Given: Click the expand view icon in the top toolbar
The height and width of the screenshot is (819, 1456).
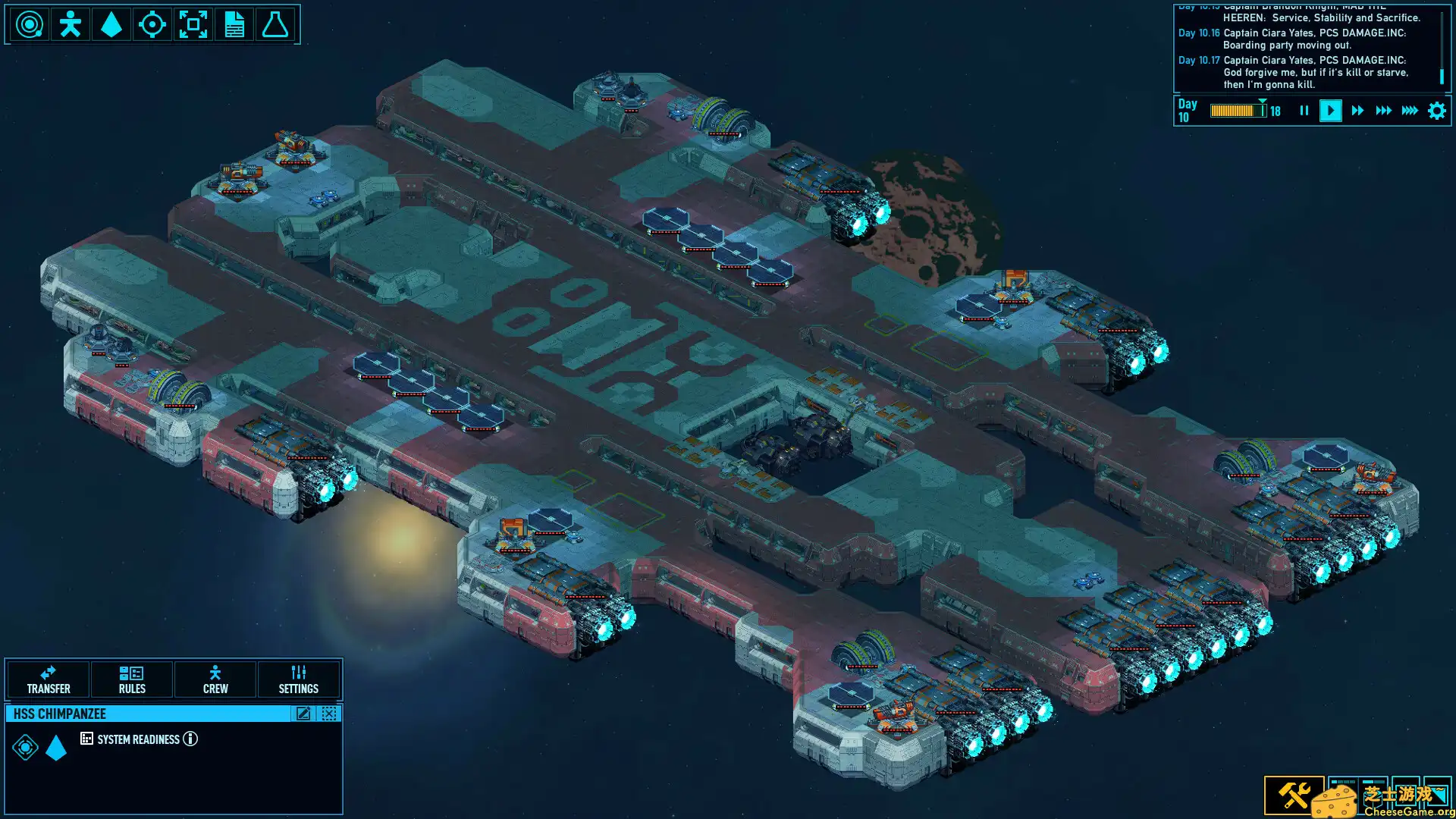Looking at the screenshot, I should pos(195,24).
